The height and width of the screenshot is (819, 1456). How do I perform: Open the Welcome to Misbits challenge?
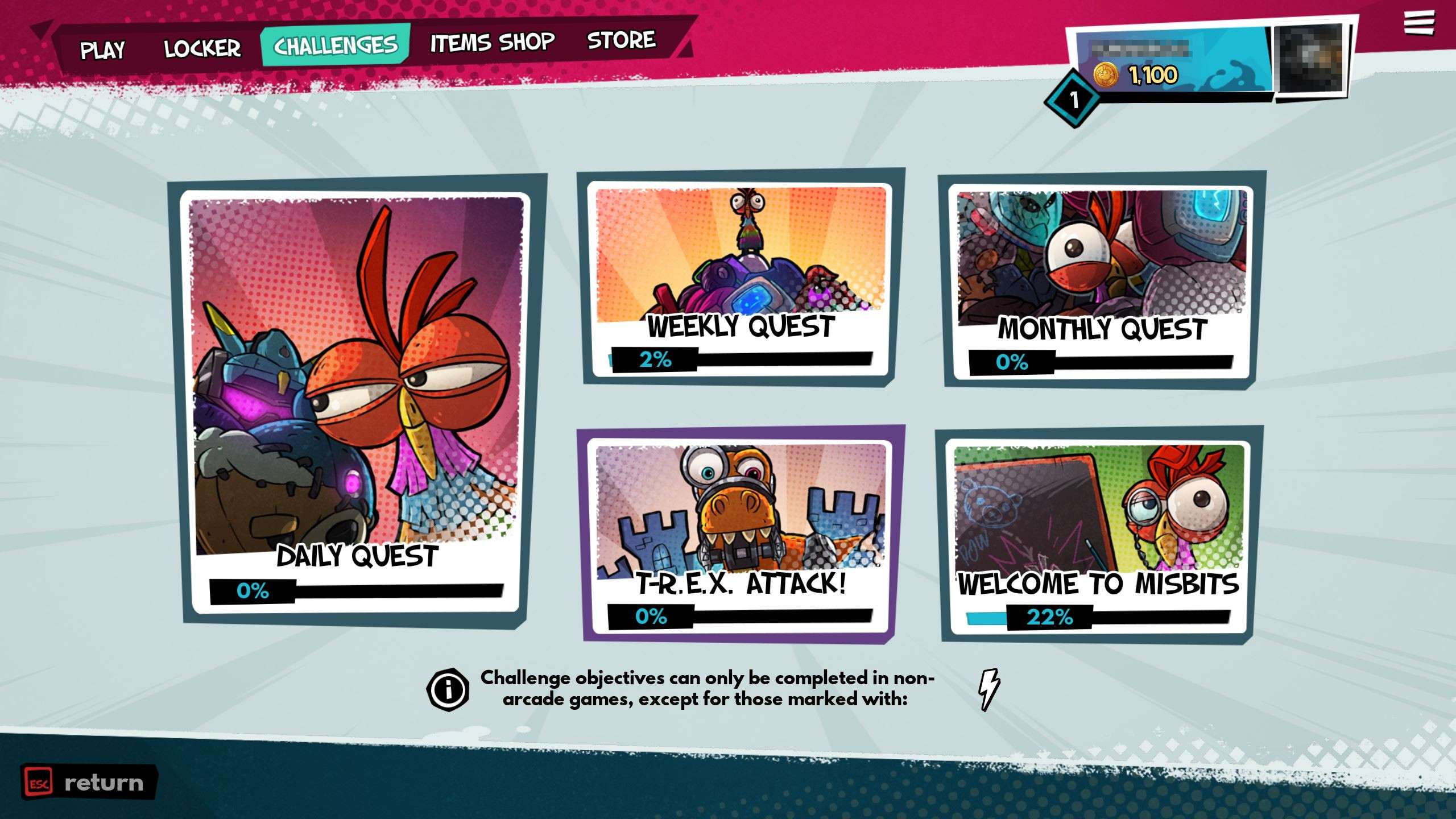tap(1100, 536)
